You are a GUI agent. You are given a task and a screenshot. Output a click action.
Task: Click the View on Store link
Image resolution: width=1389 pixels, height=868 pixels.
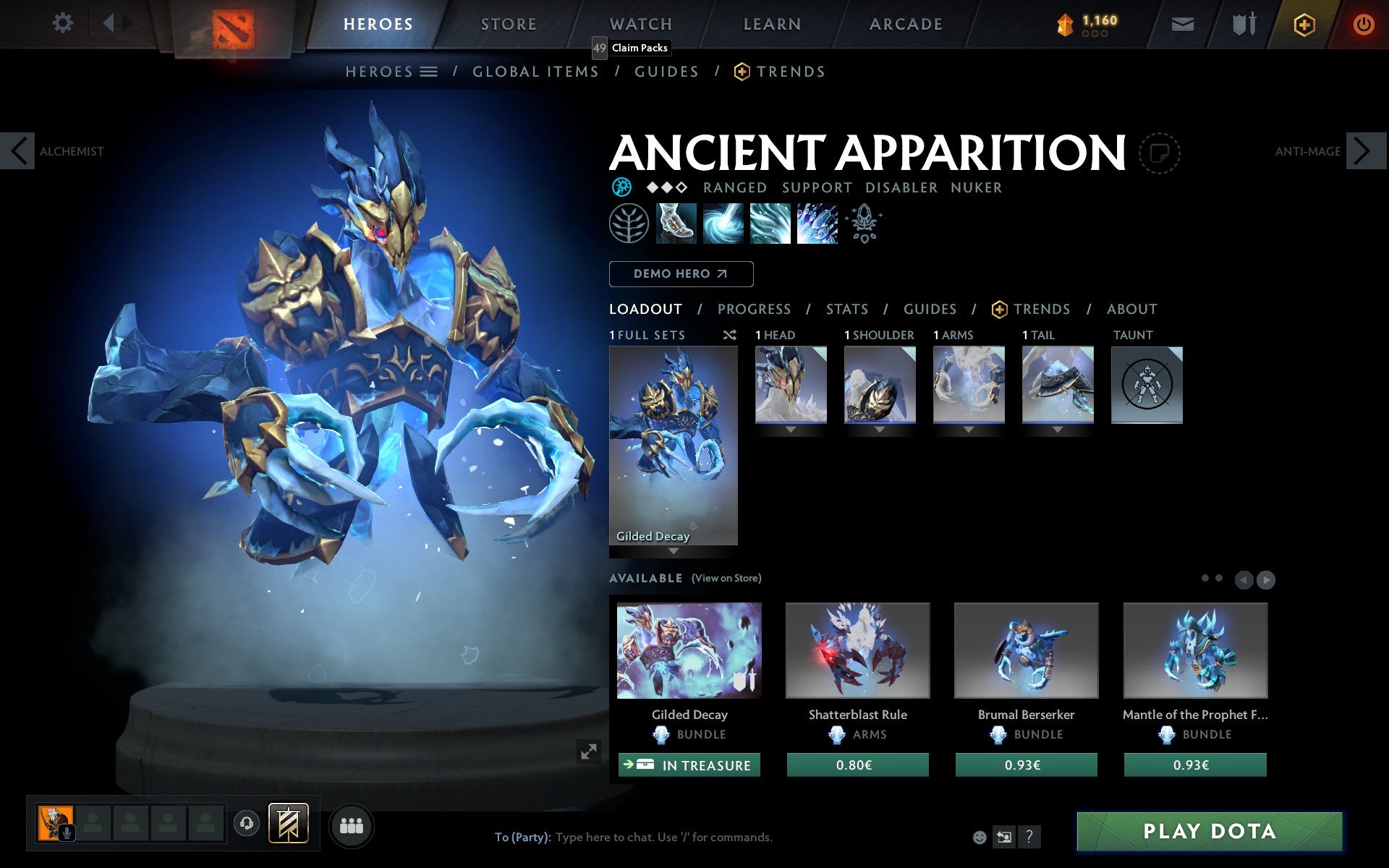point(726,578)
